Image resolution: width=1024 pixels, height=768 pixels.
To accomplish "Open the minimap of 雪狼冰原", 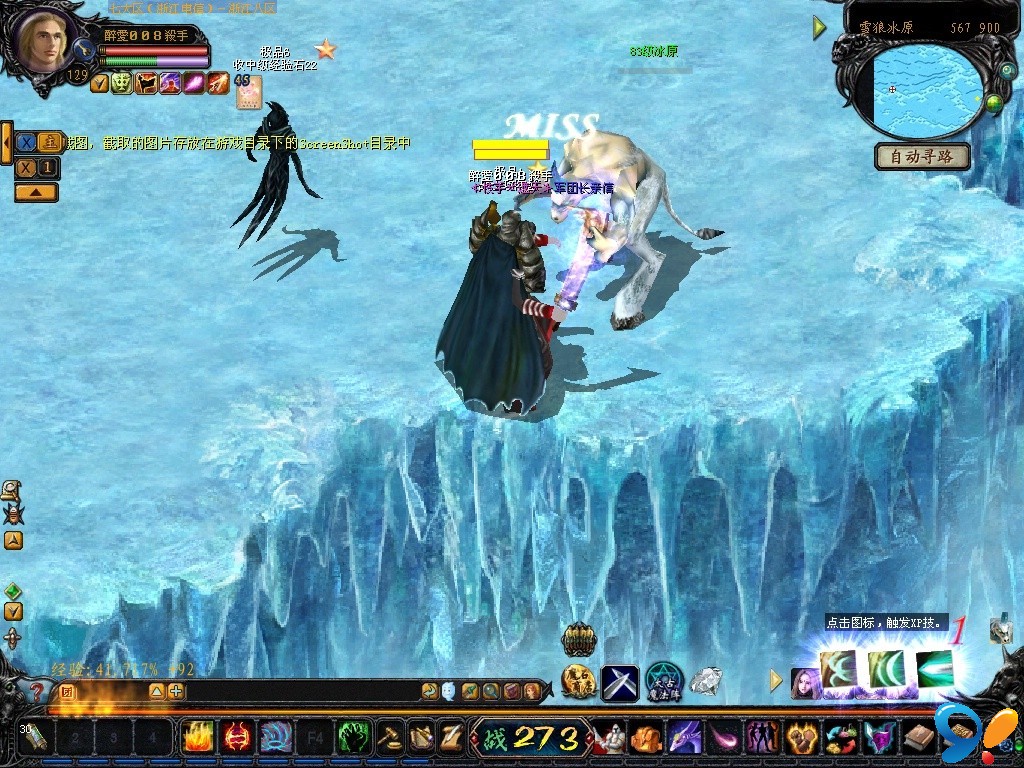I will 928,90.
